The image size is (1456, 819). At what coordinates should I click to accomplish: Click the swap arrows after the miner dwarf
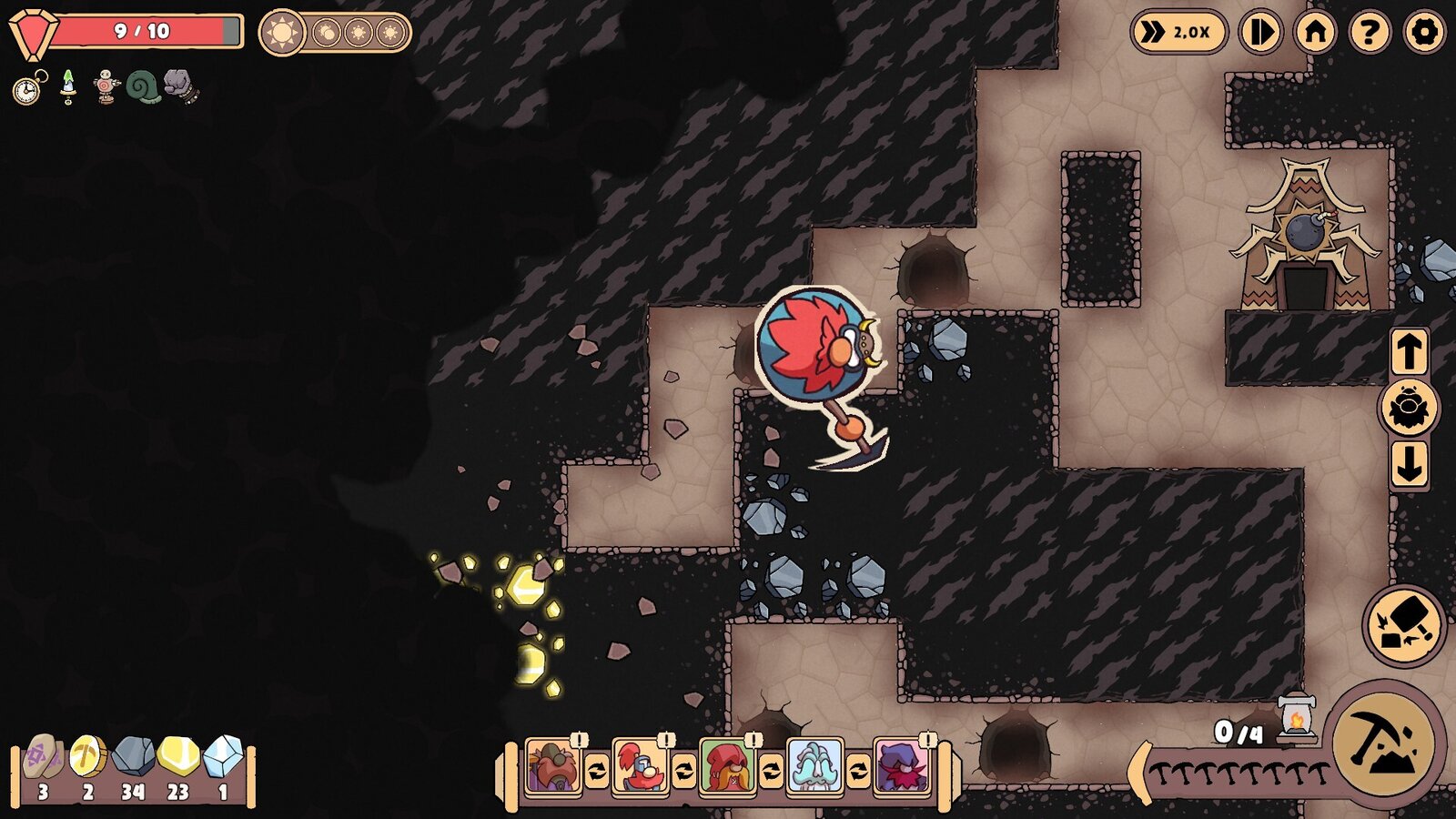(597, 770)
